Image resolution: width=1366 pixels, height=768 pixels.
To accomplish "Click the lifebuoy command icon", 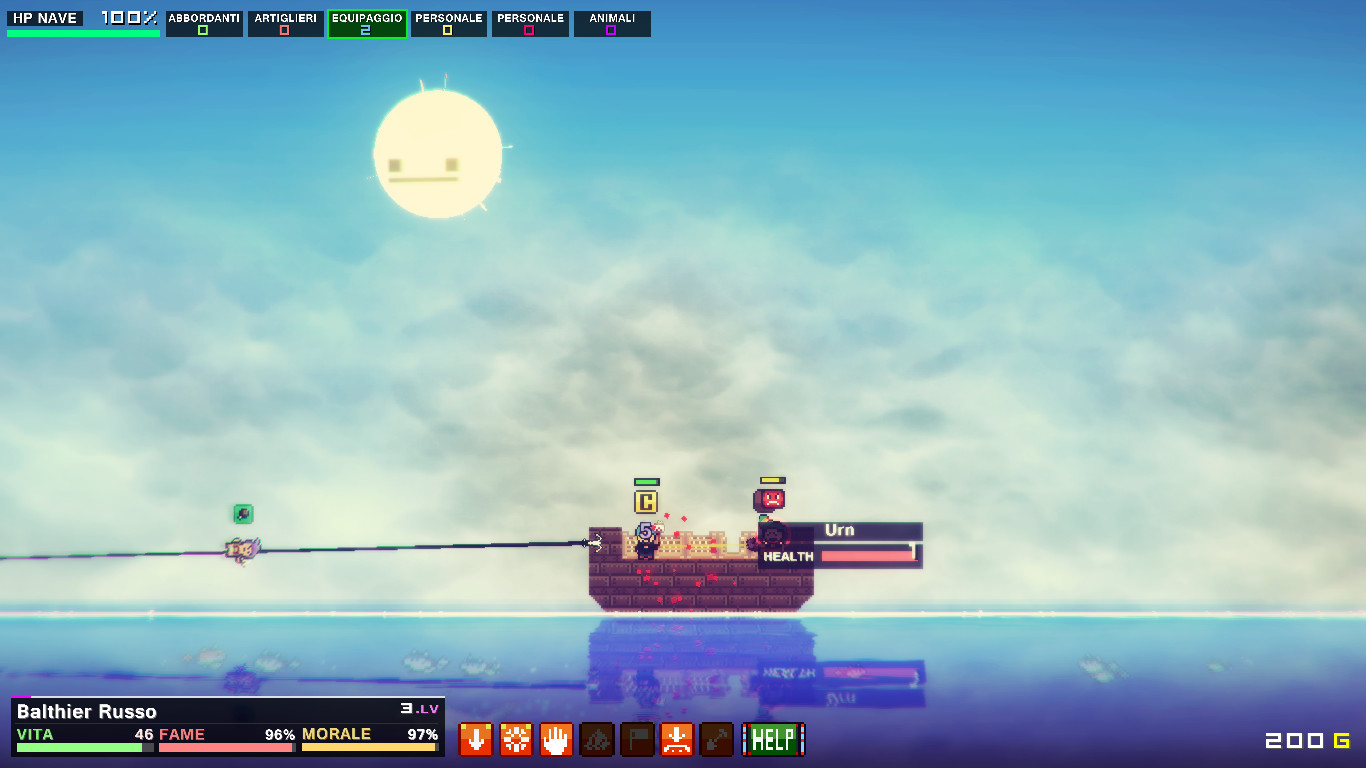I will click(516, 740).
